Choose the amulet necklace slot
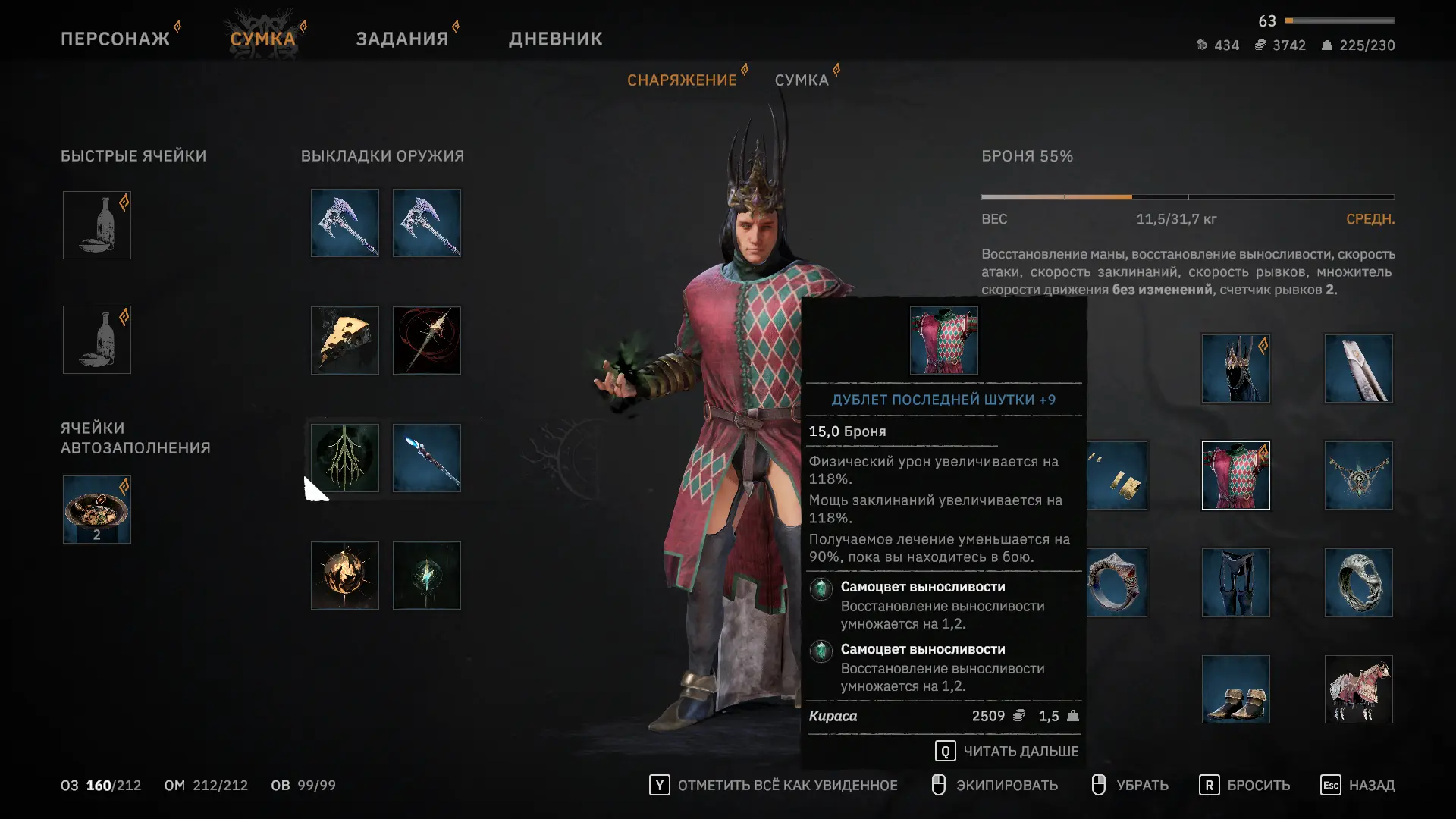Image resolution: width=1456 pixels, height=819 pixels. coord(1359,475)
